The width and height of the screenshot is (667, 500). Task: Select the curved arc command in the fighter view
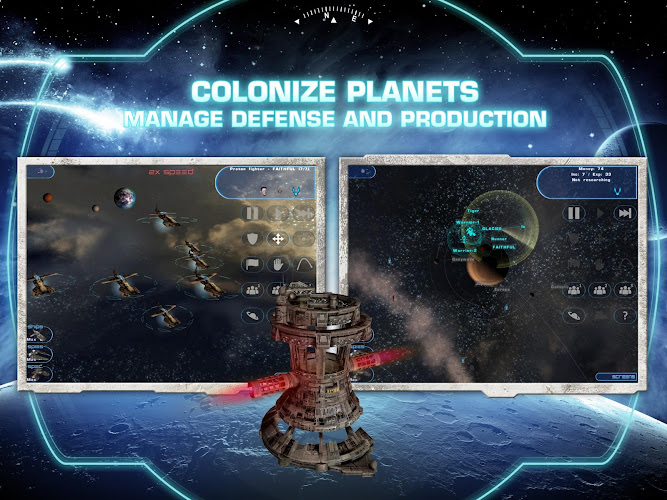click(302, 264)
